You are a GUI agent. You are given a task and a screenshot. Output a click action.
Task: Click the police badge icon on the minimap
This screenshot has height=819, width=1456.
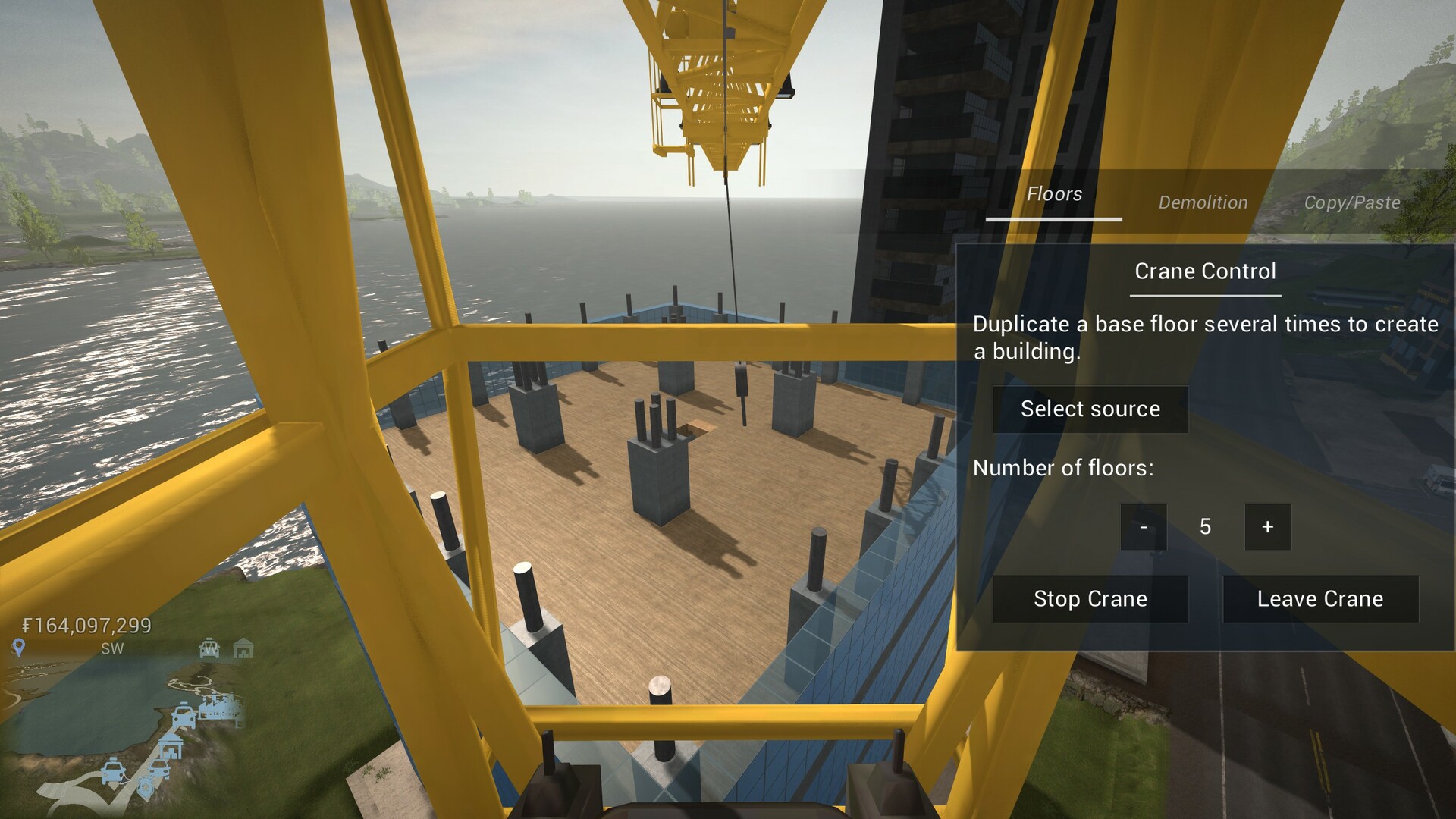click(x=145, y=786)
